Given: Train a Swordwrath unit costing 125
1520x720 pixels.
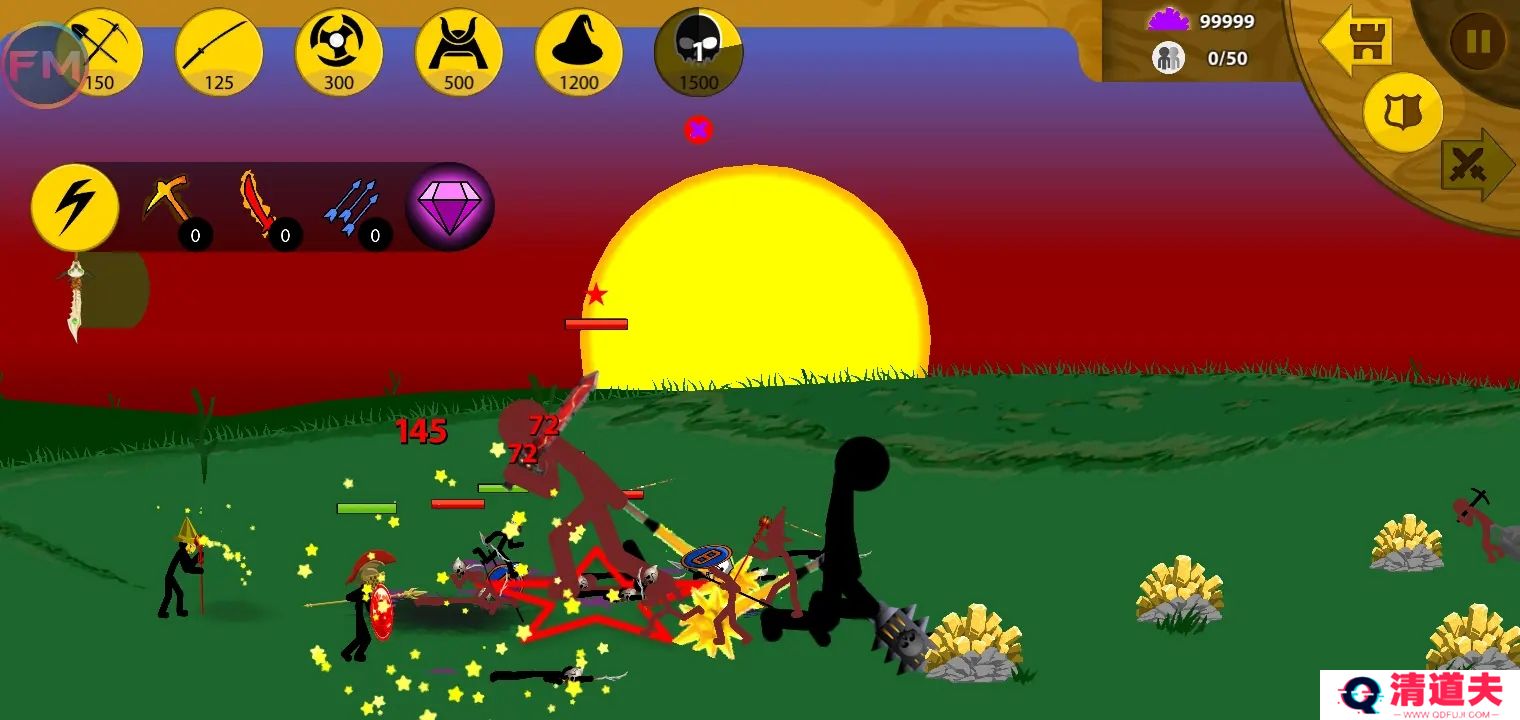Looking at the screenshot, I should [219, 52].
